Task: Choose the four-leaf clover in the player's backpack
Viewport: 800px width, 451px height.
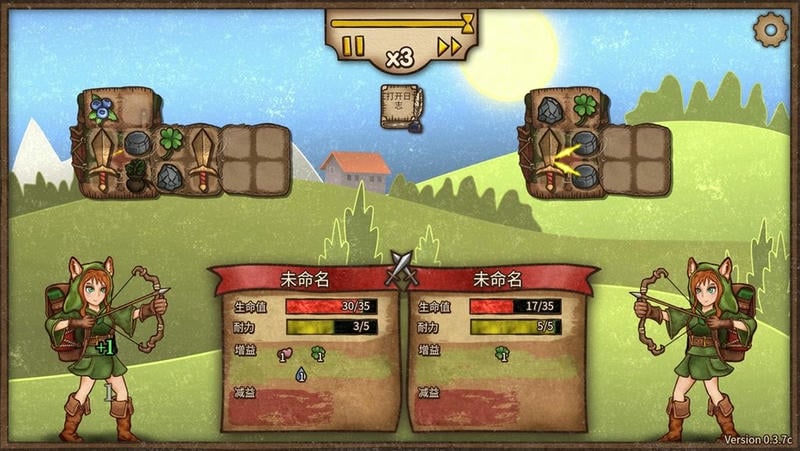Action: tap(171, 140)
